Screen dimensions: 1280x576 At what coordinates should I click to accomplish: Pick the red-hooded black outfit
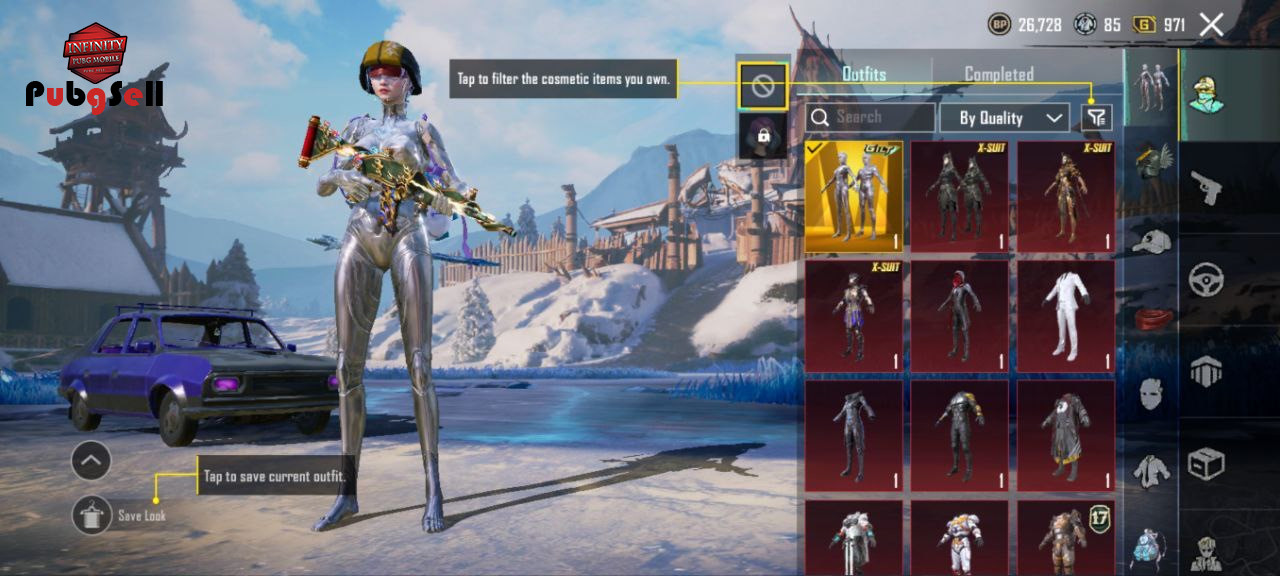959,314
